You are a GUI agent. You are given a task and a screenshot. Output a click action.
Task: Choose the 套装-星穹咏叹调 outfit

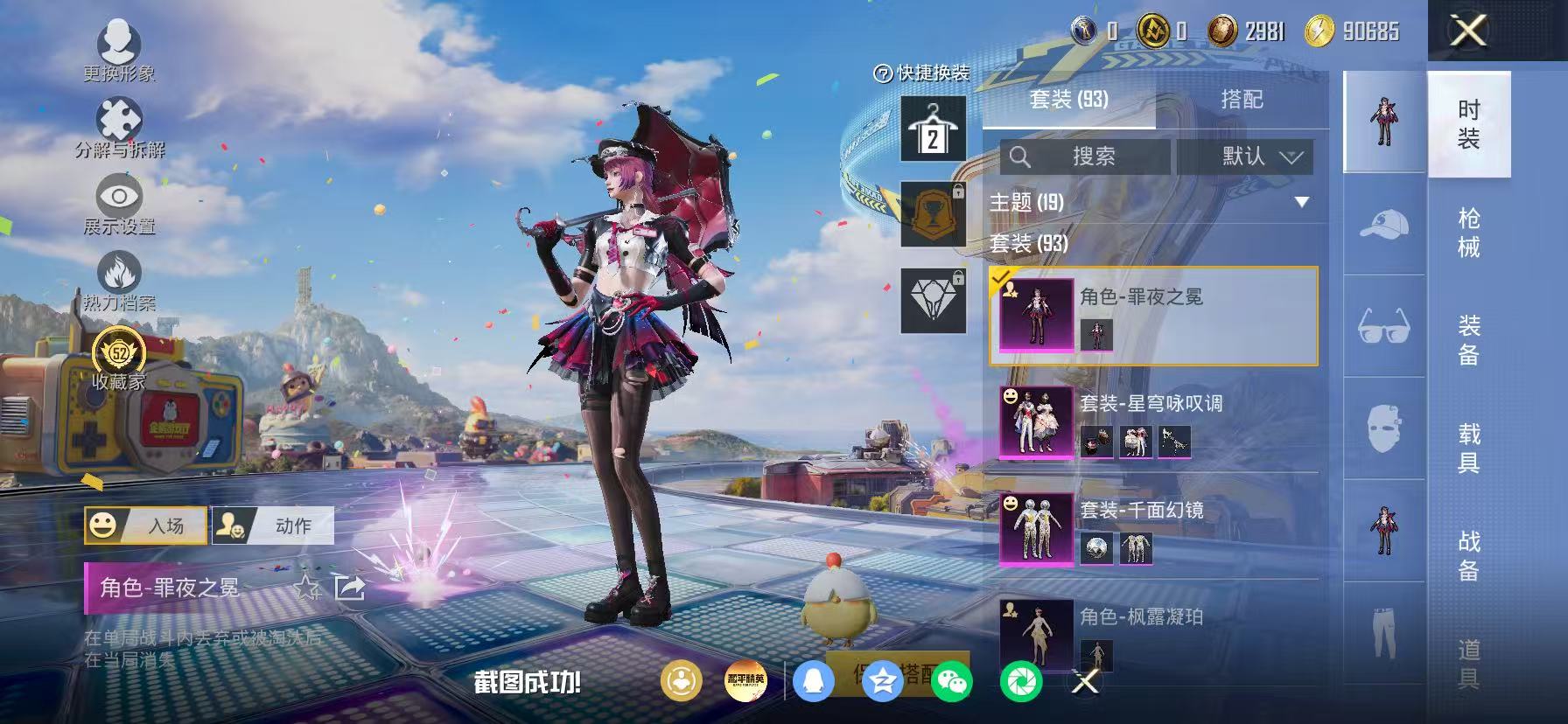(x=1155, y=423)
